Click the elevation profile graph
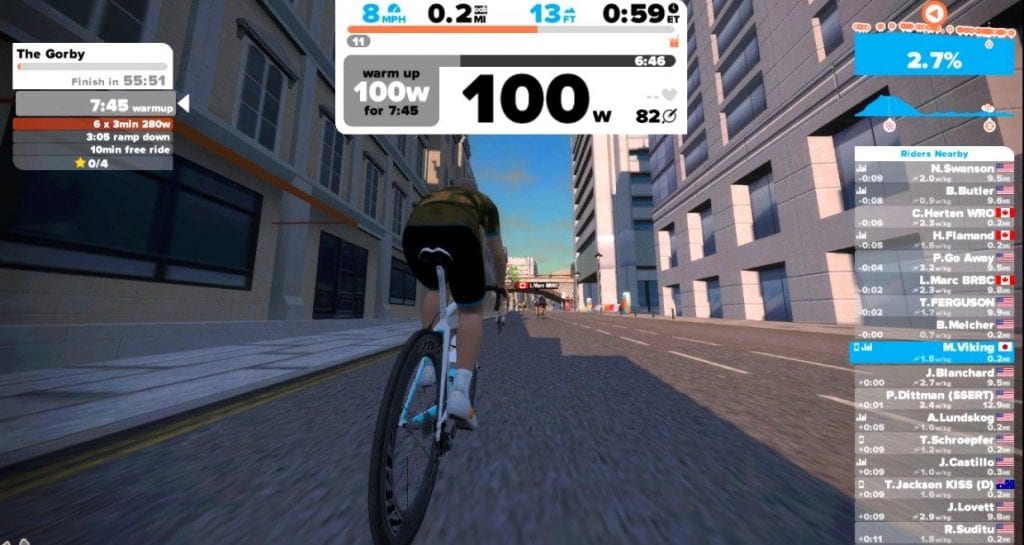1024x545 pixels. [x=933, y=110]
